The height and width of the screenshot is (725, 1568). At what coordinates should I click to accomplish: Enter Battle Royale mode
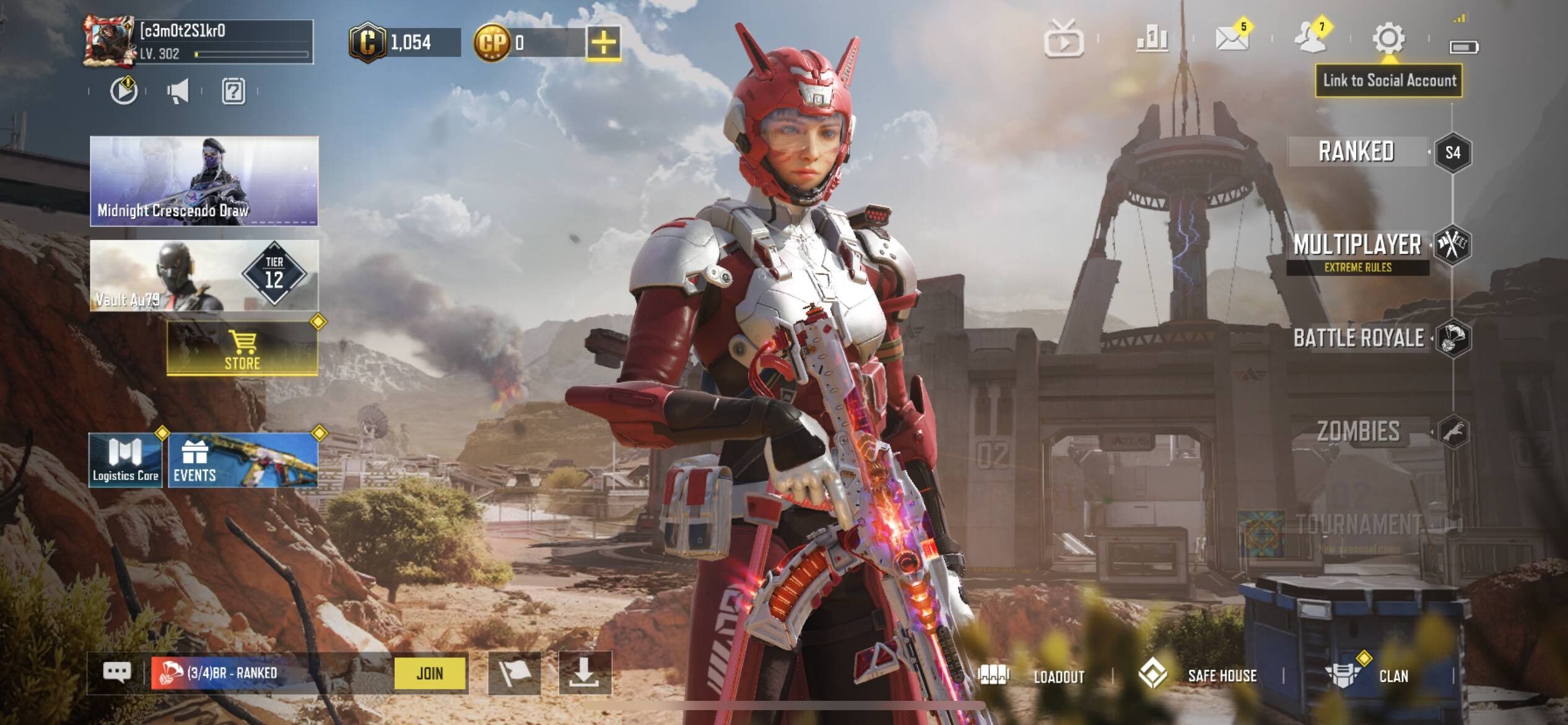(1359, 338)
